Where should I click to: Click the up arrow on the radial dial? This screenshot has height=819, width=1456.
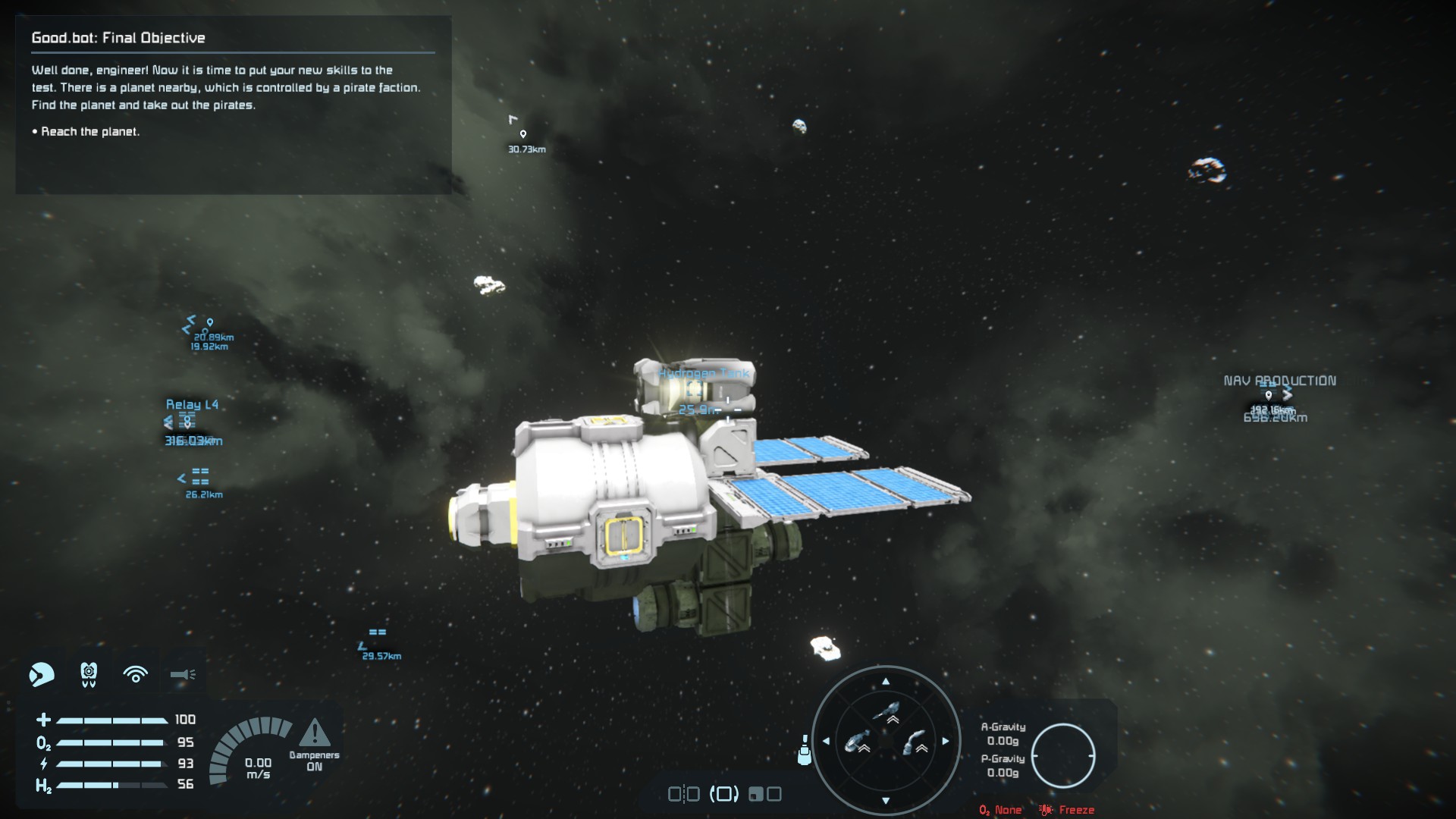(885, 682)
